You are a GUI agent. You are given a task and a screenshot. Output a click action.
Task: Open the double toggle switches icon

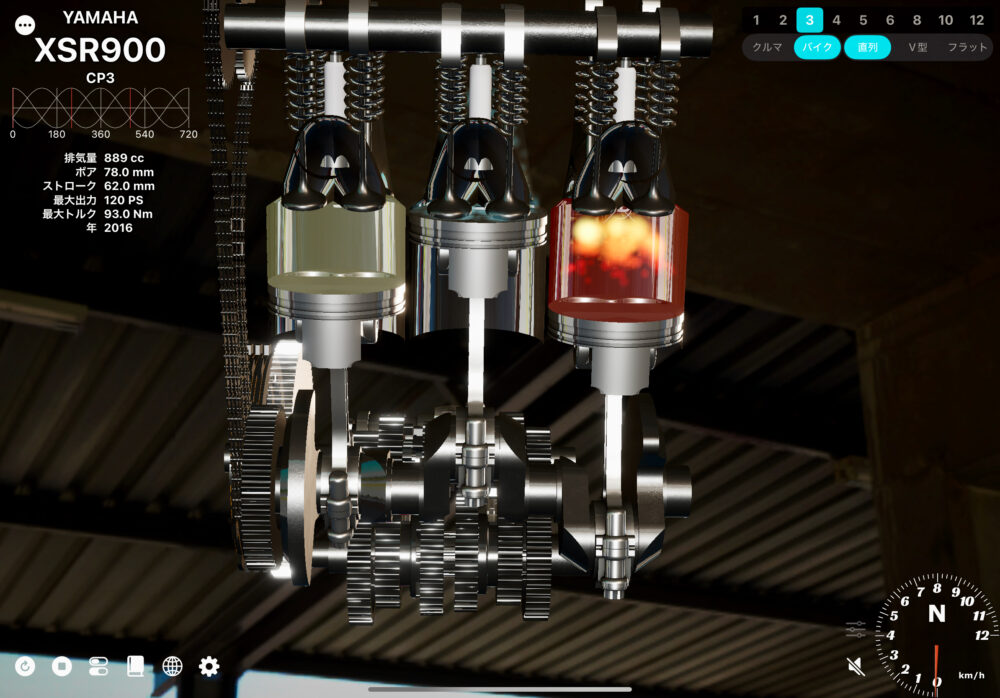(98, 666)
